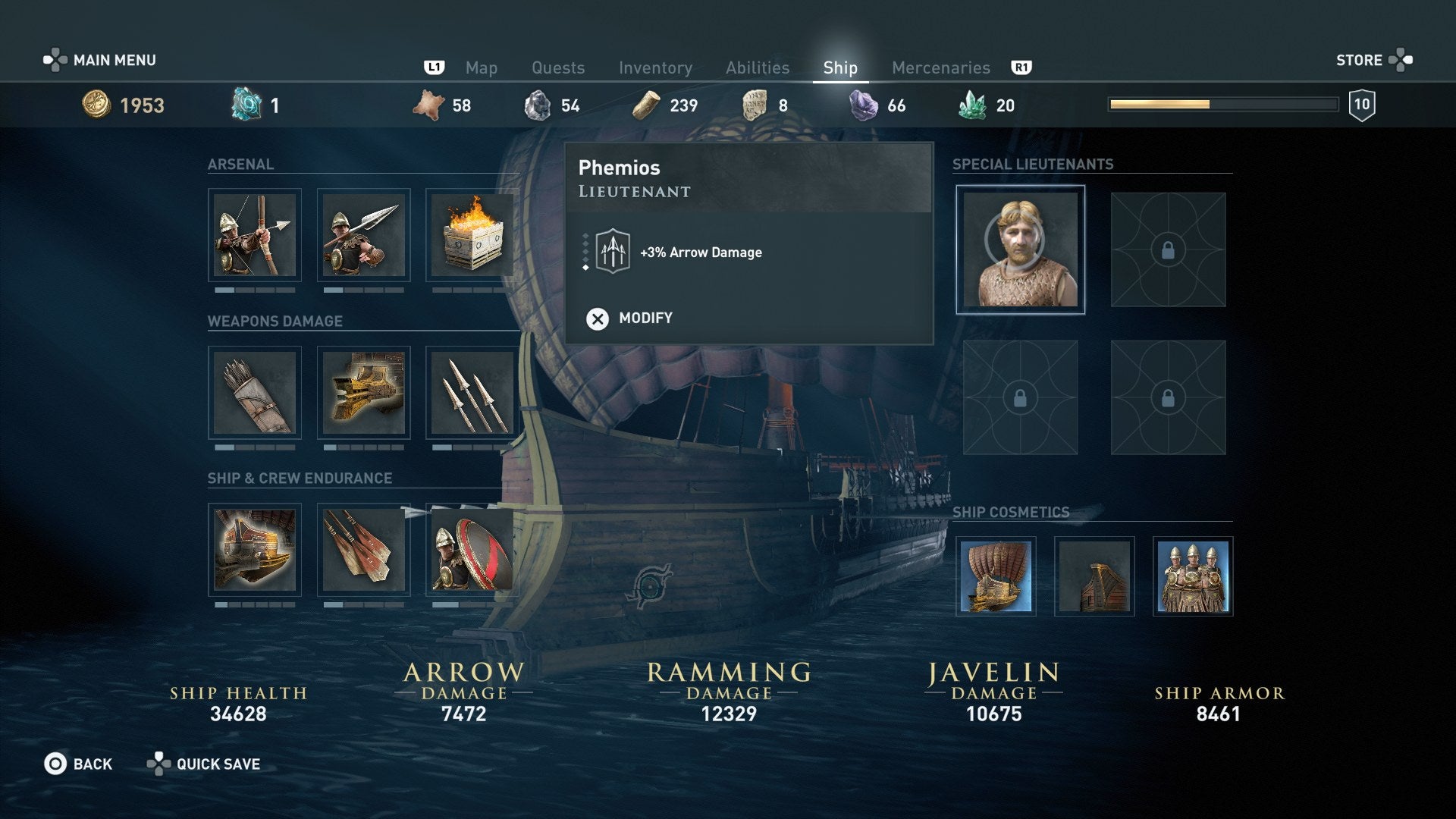Select the archer arsenal upgrade
The image size is (1456, 819).
(255, 235)
